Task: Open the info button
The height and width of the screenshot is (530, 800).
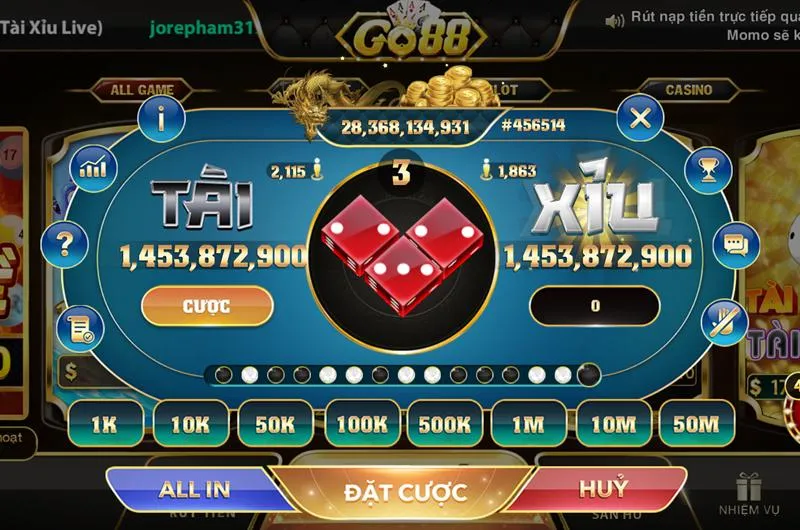Action: click(x=161, y=119)
